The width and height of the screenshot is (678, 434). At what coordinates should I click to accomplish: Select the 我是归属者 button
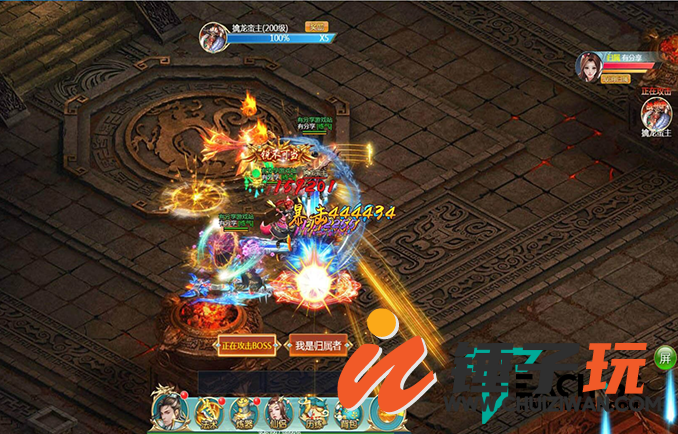(x=317, y=346)
